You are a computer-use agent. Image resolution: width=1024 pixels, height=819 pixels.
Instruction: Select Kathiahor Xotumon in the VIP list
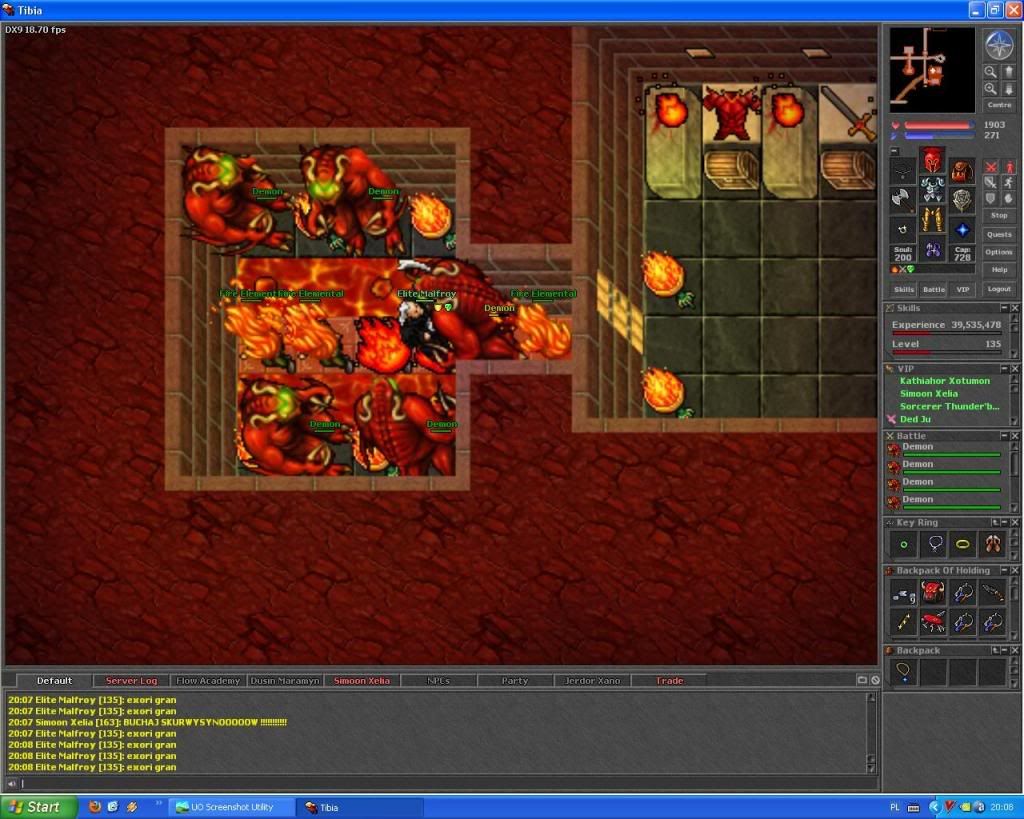(944, 381)
